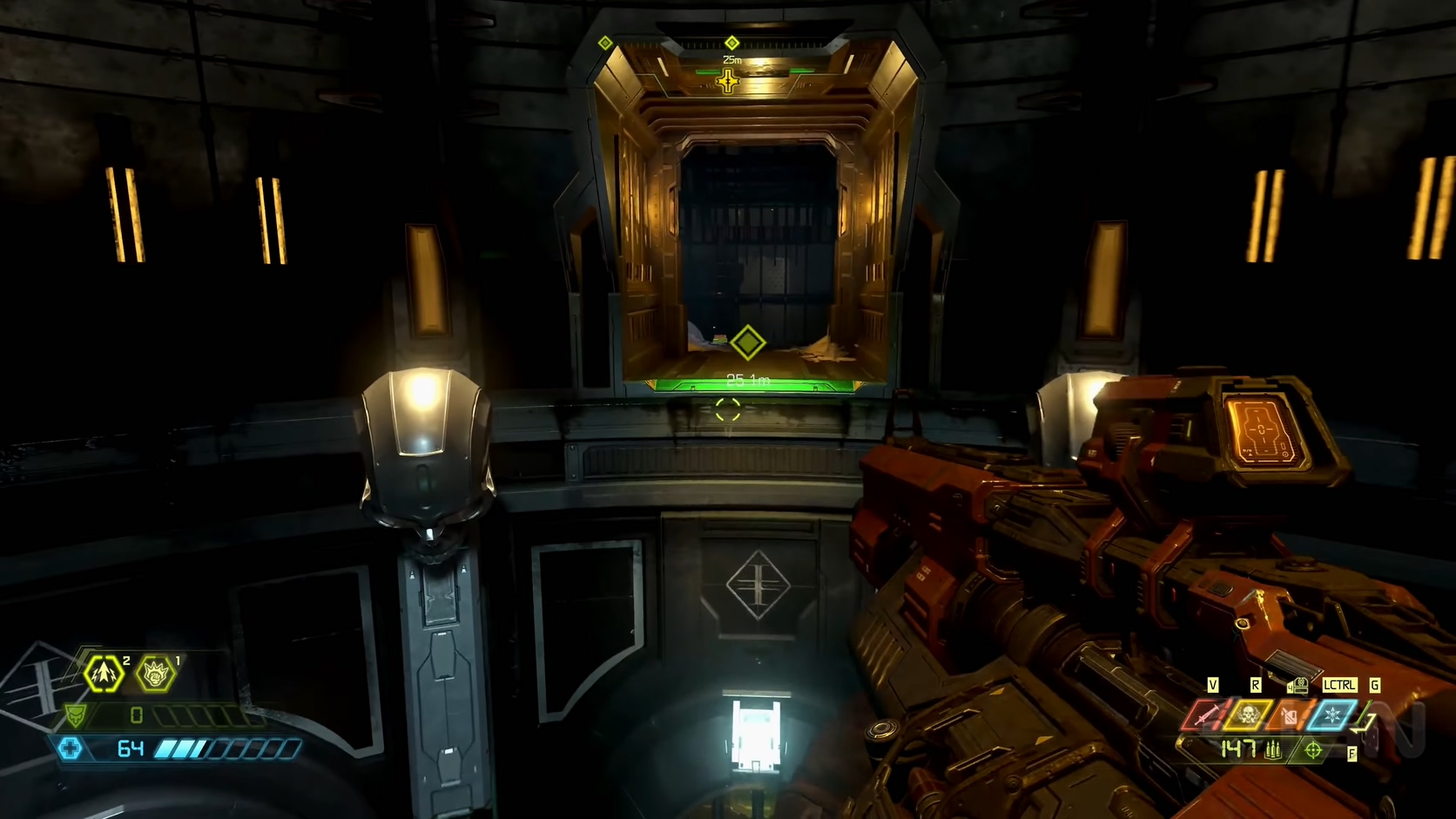This screenshot has height=819, width=1456.
Task: Click the green equipment switch arrow icon
Action: (x=1365, y=721)
